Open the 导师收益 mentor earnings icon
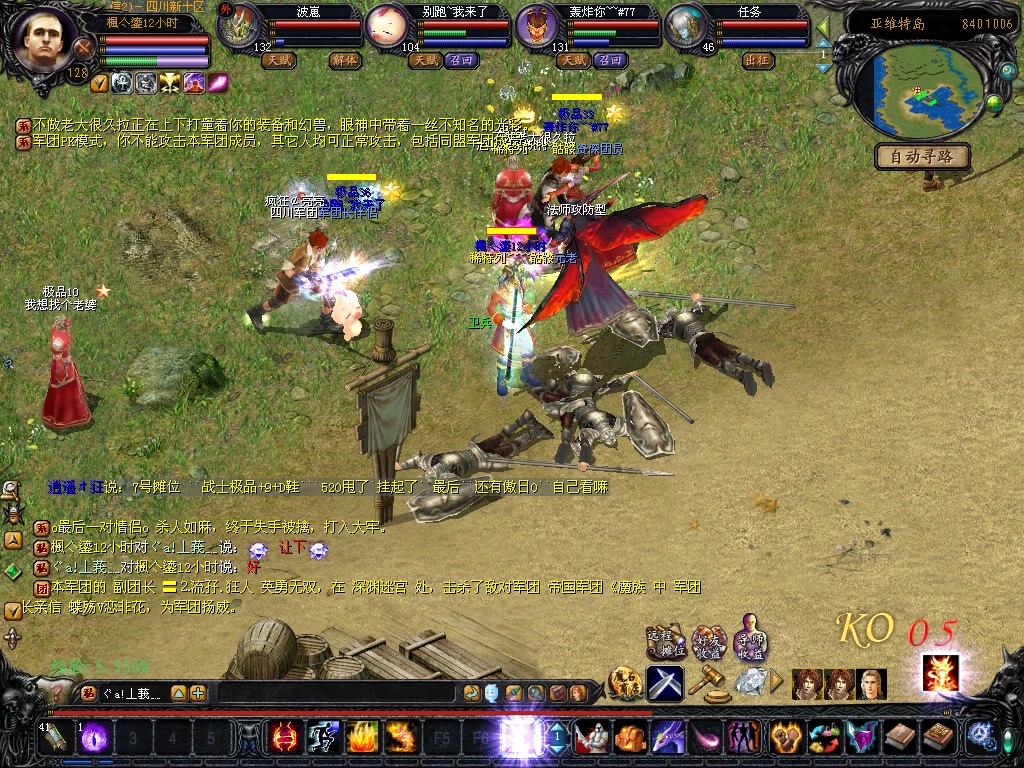 pyautogui.click(x=750, y=641)
